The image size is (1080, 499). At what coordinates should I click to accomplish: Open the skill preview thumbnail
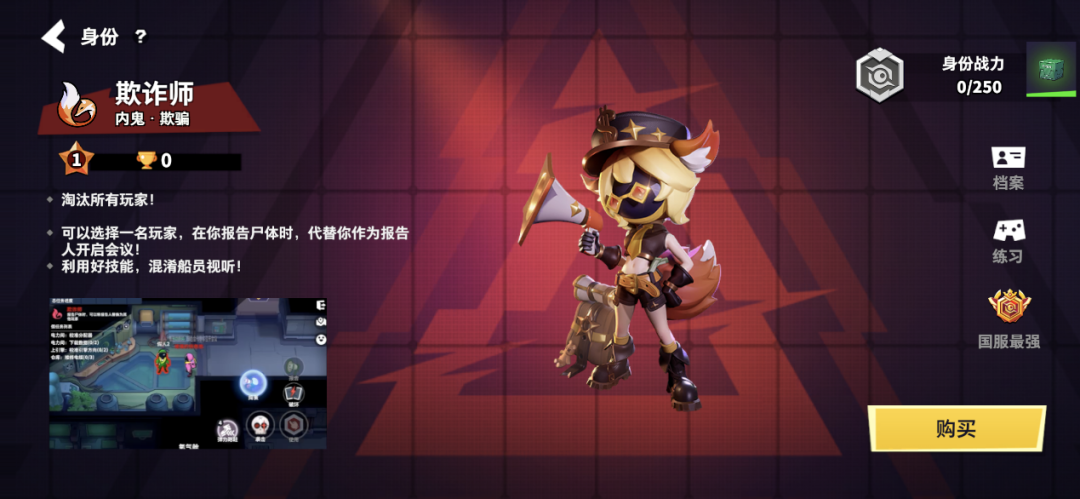click(188, 372)
